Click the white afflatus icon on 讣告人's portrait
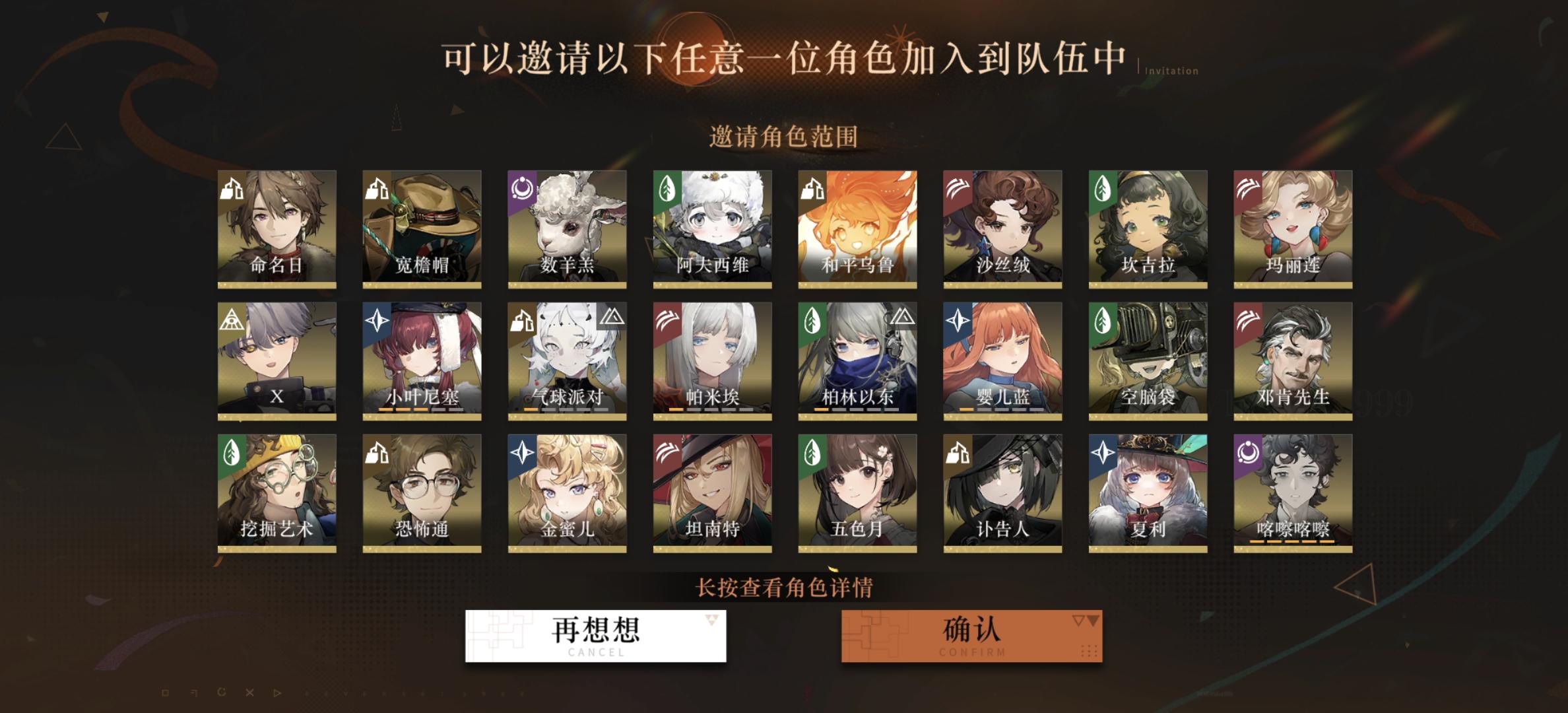Viewport: 1568px width, 713px height. point(958,454)
